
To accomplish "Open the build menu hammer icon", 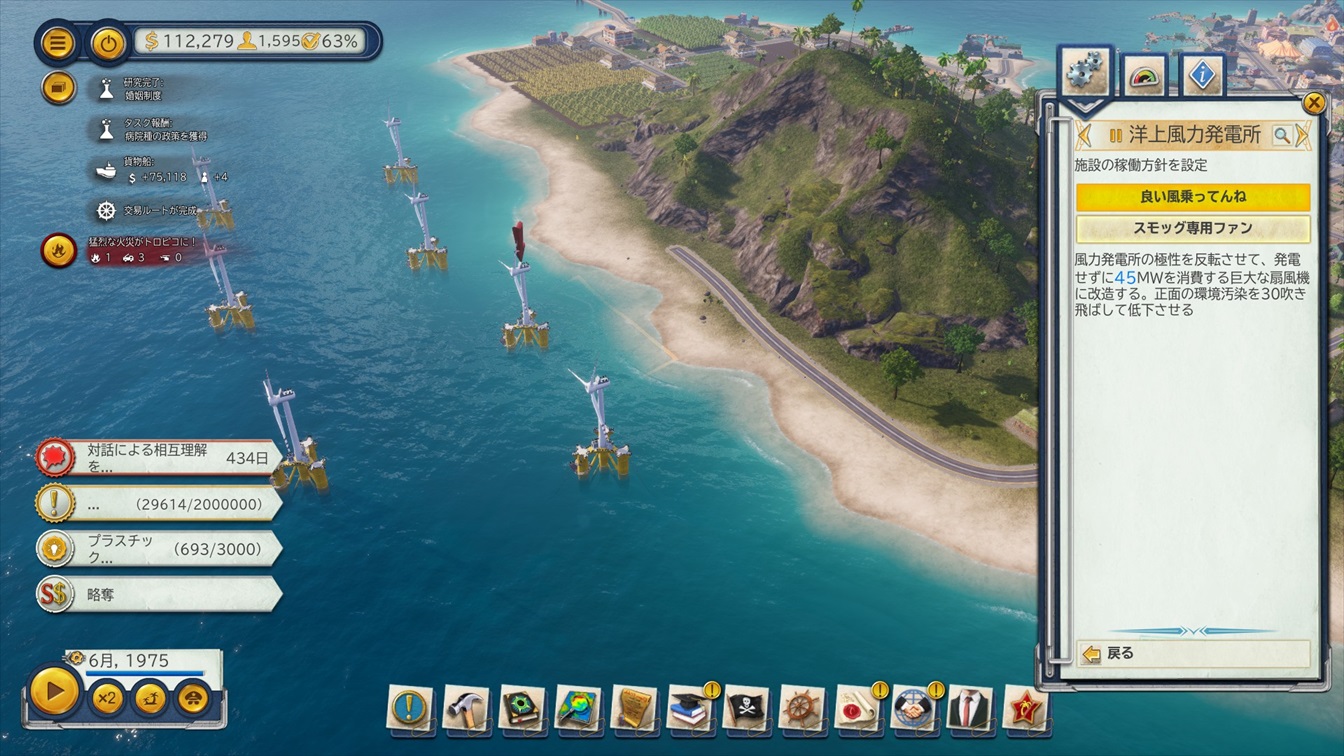I will coord(466,708).
